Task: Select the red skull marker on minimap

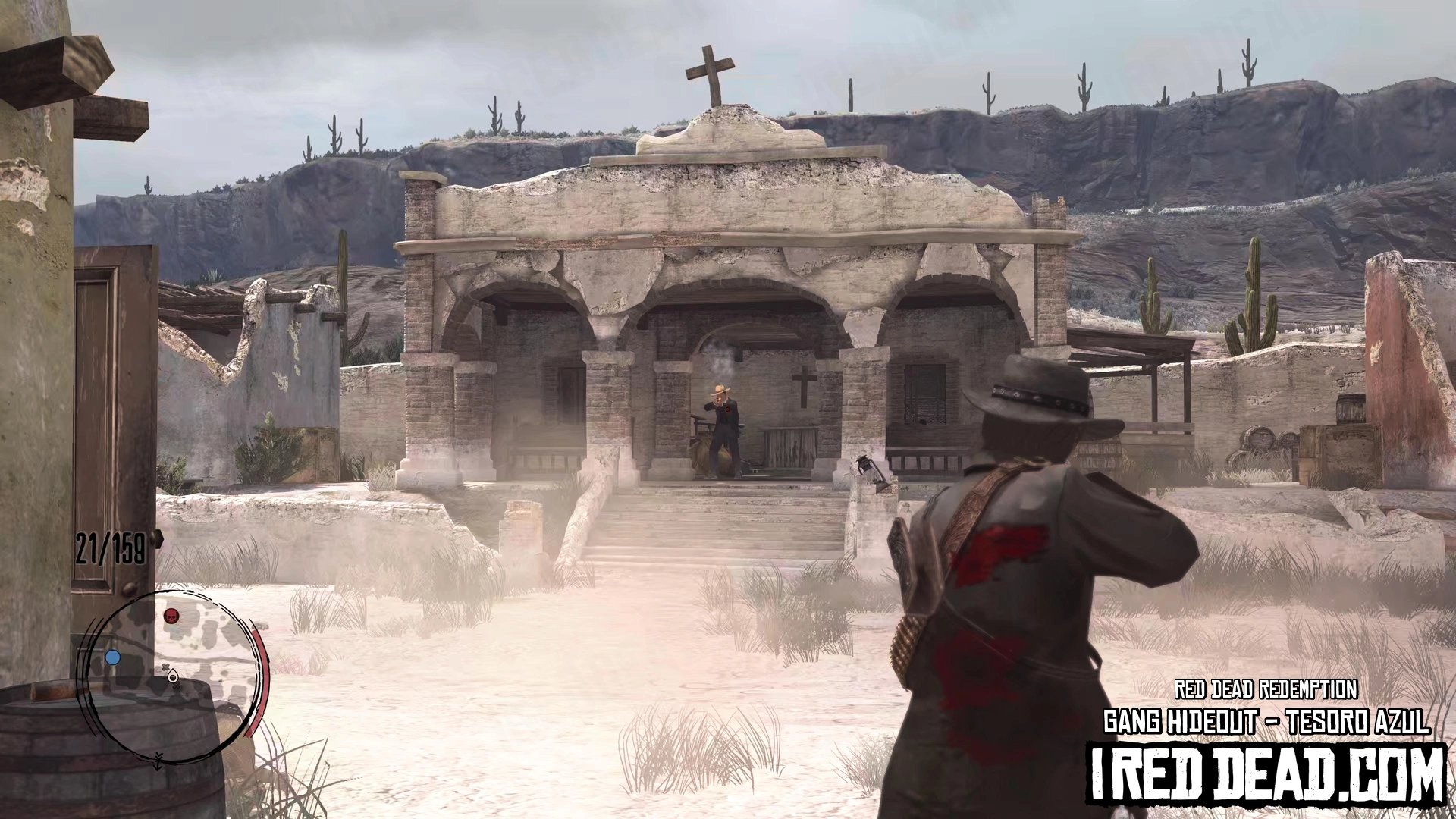Action: 172,615
